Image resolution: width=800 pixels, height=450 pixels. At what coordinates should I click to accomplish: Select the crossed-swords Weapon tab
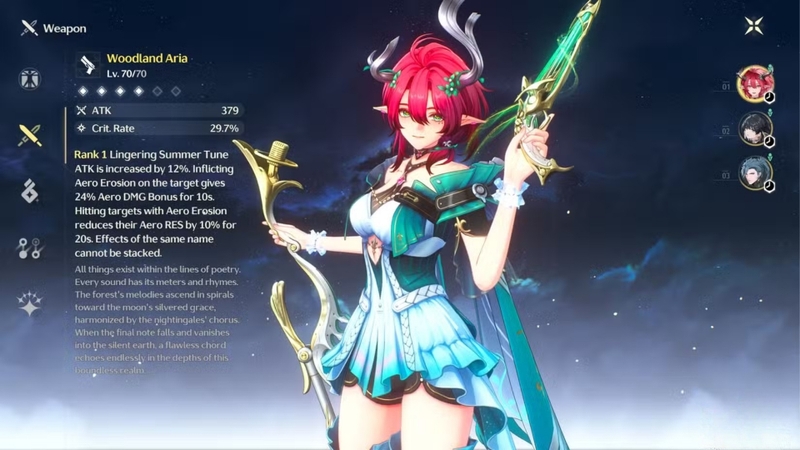click(29, 135)
